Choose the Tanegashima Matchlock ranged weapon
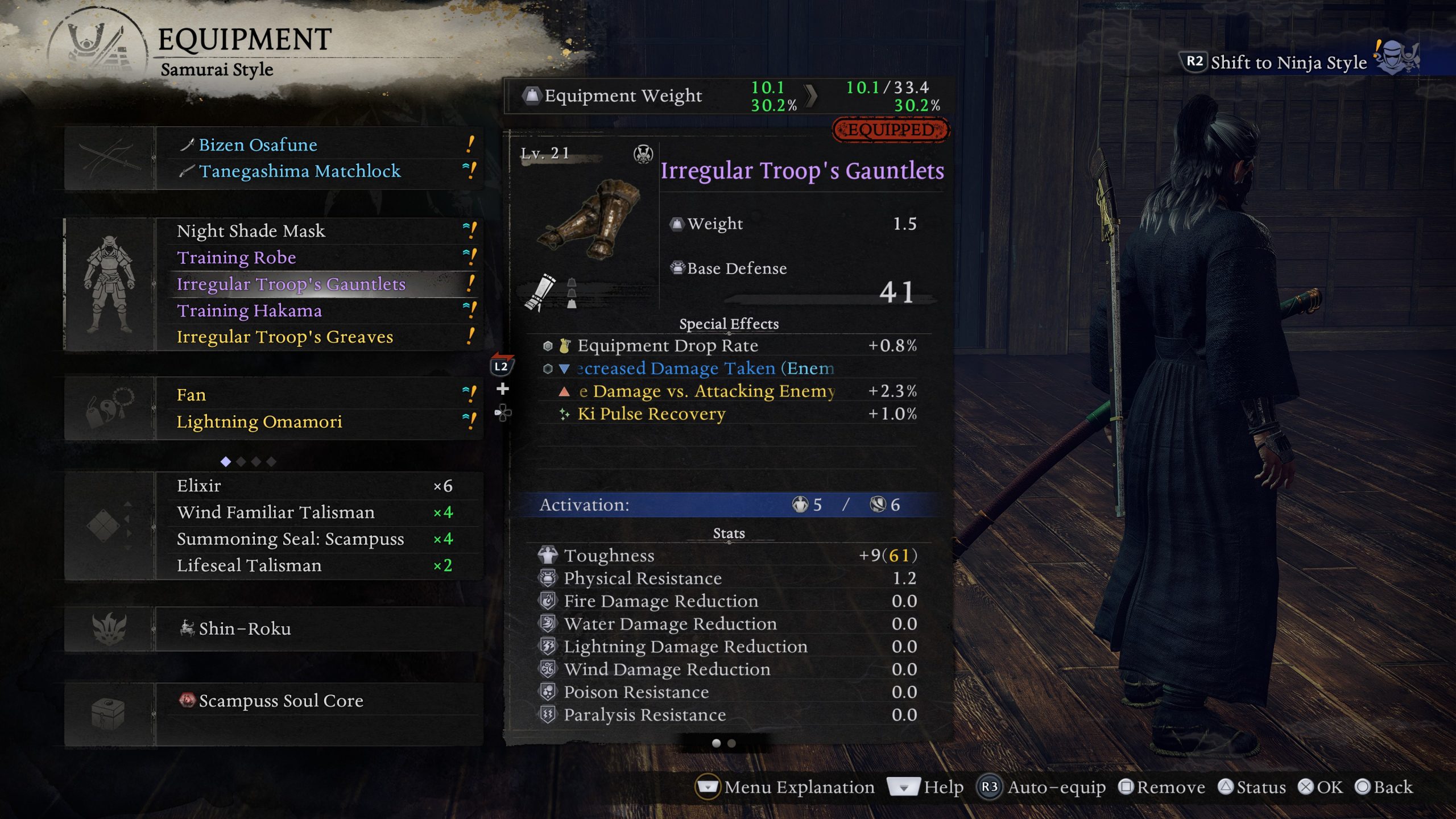Screen dimensions: 1456x819 (x=300, y=171)
